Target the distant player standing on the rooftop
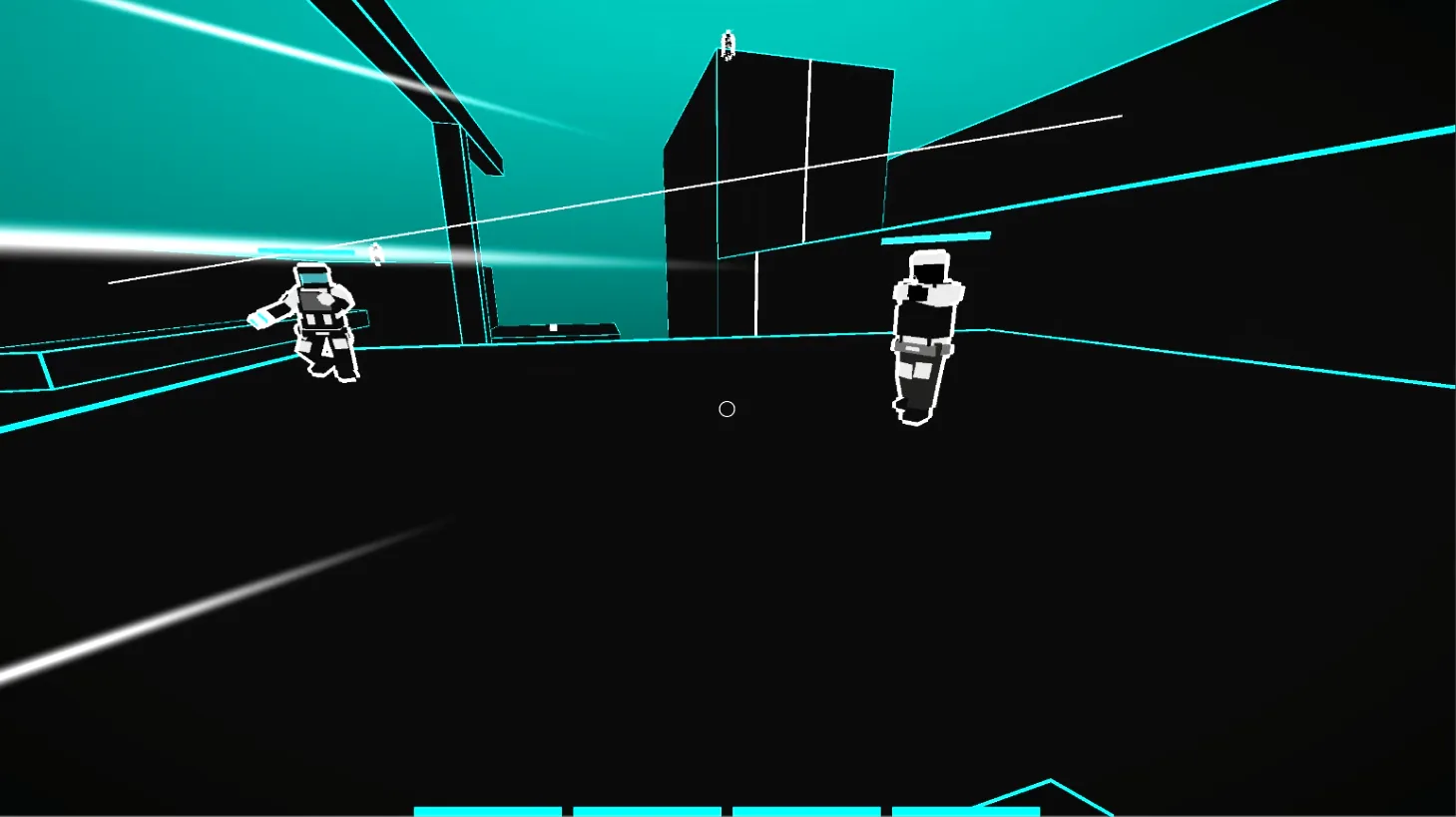The image size is (1456, 817). coord(729,42)
